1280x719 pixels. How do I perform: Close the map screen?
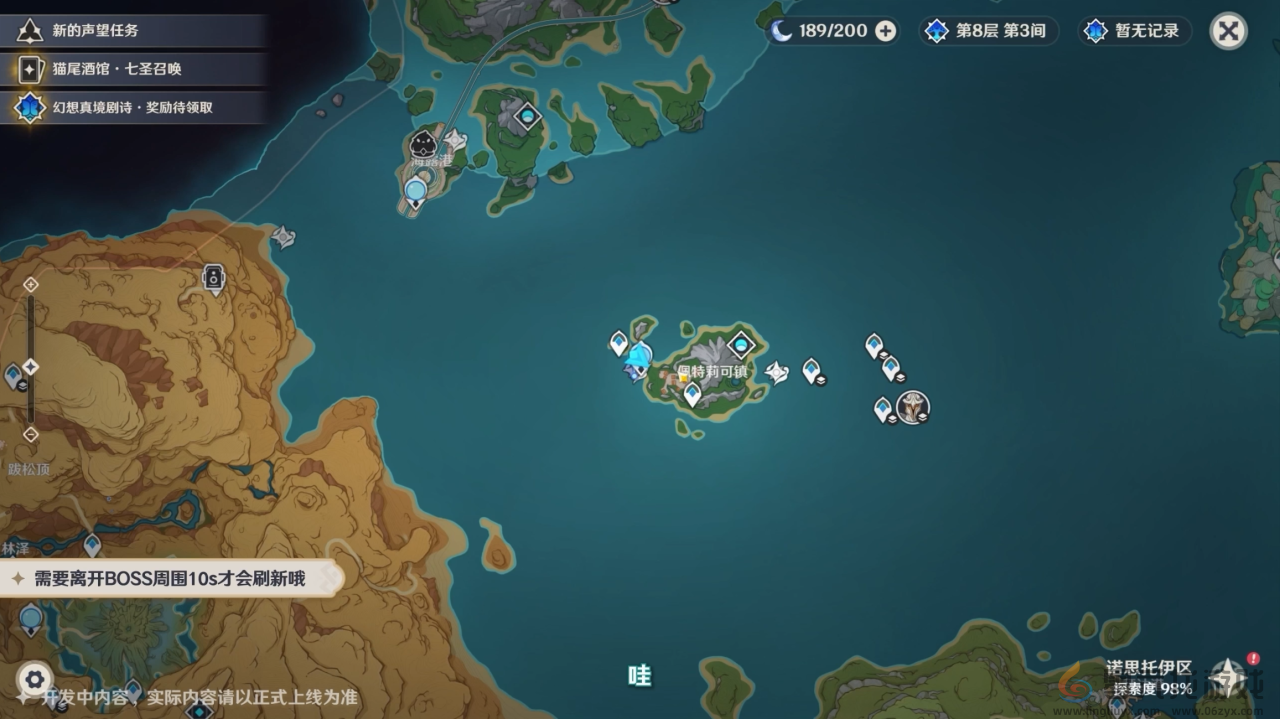1228,31
